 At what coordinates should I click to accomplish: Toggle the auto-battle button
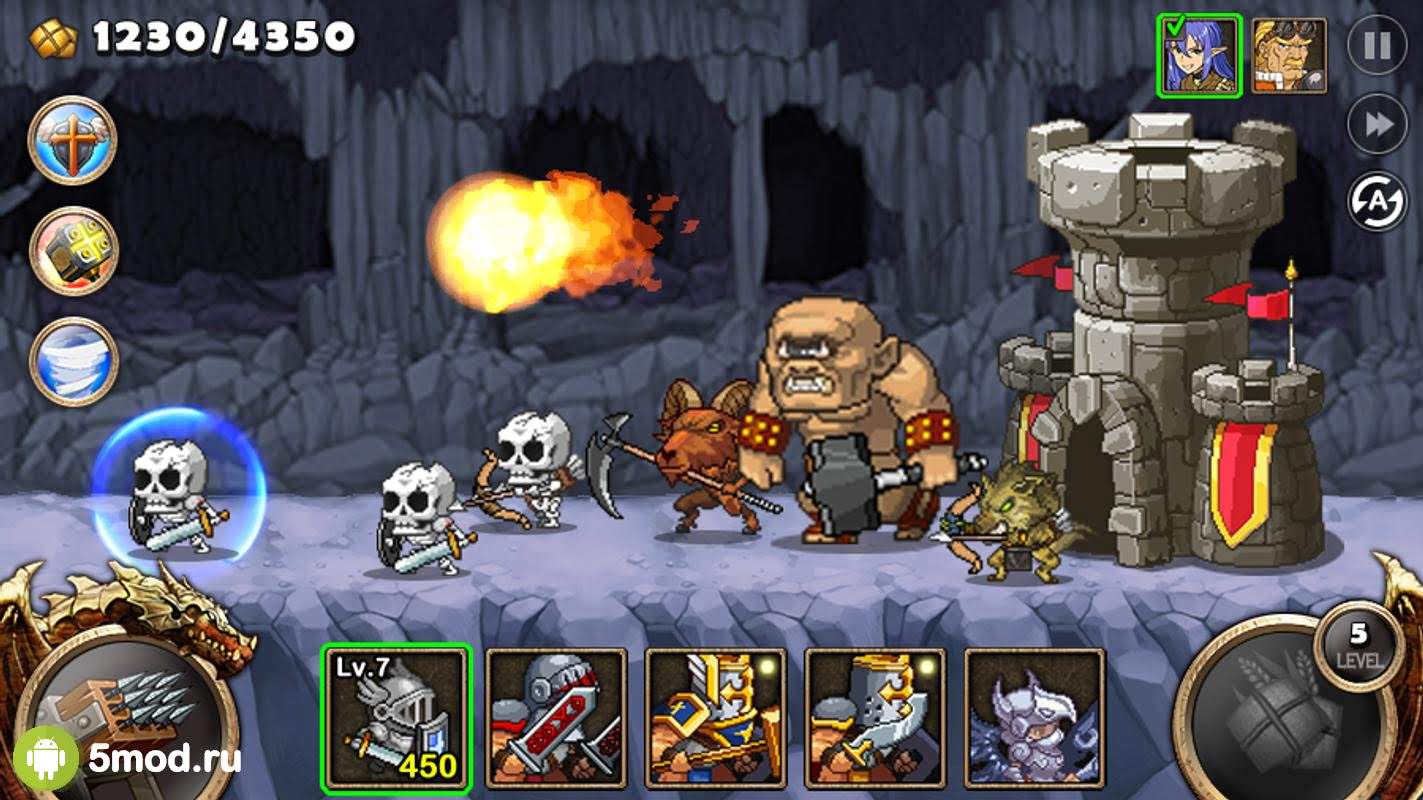tap(1376, 201)
